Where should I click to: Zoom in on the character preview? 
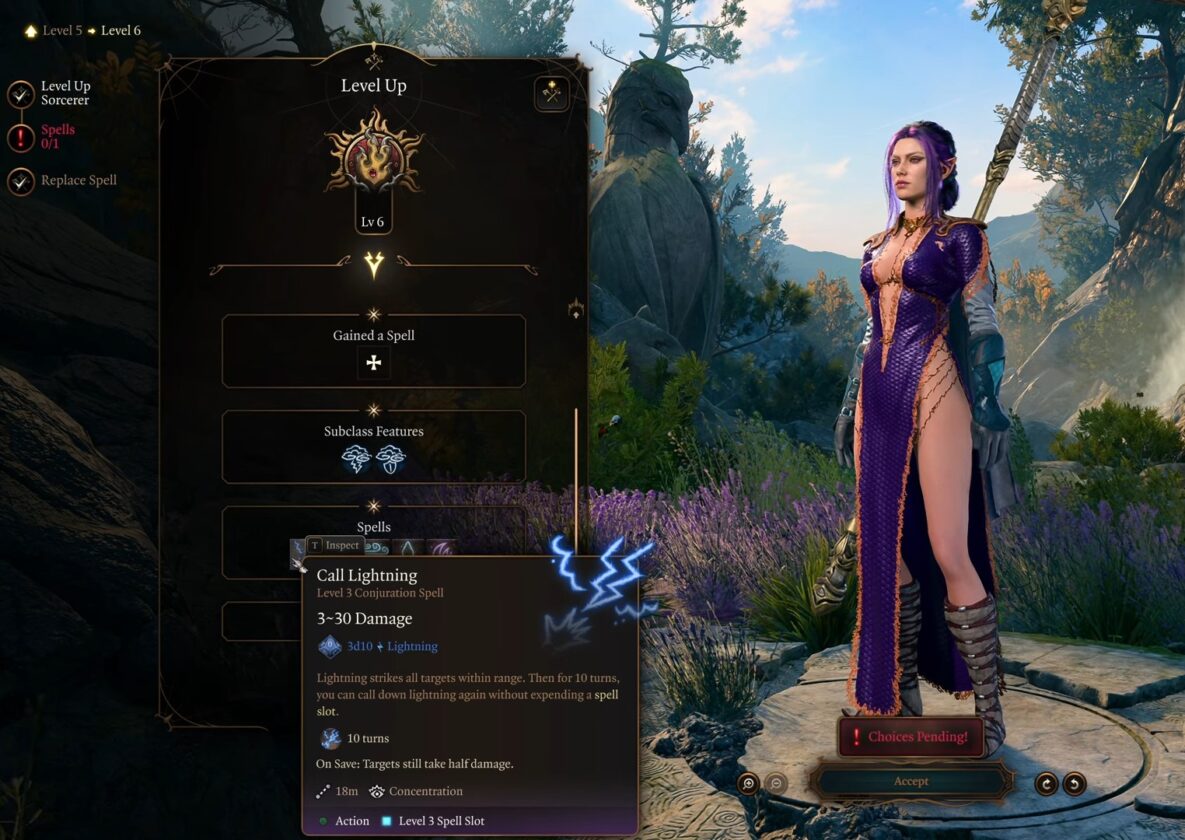coord(748,784)
